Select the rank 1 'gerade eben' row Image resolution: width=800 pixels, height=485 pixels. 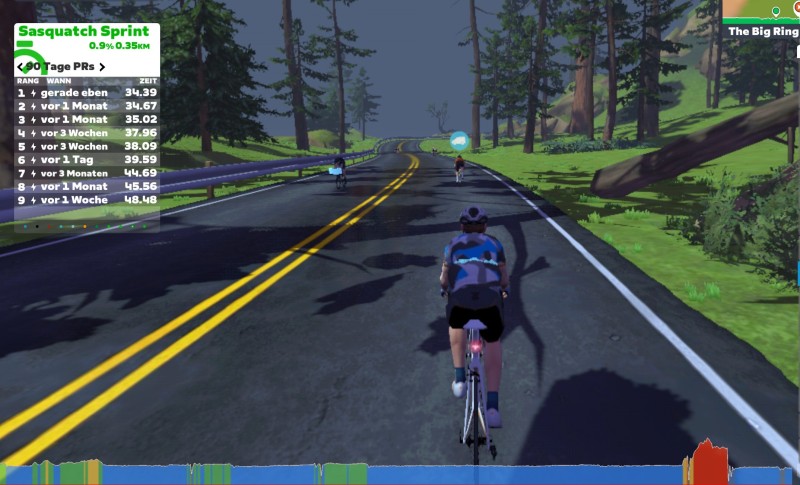(87, 92)
